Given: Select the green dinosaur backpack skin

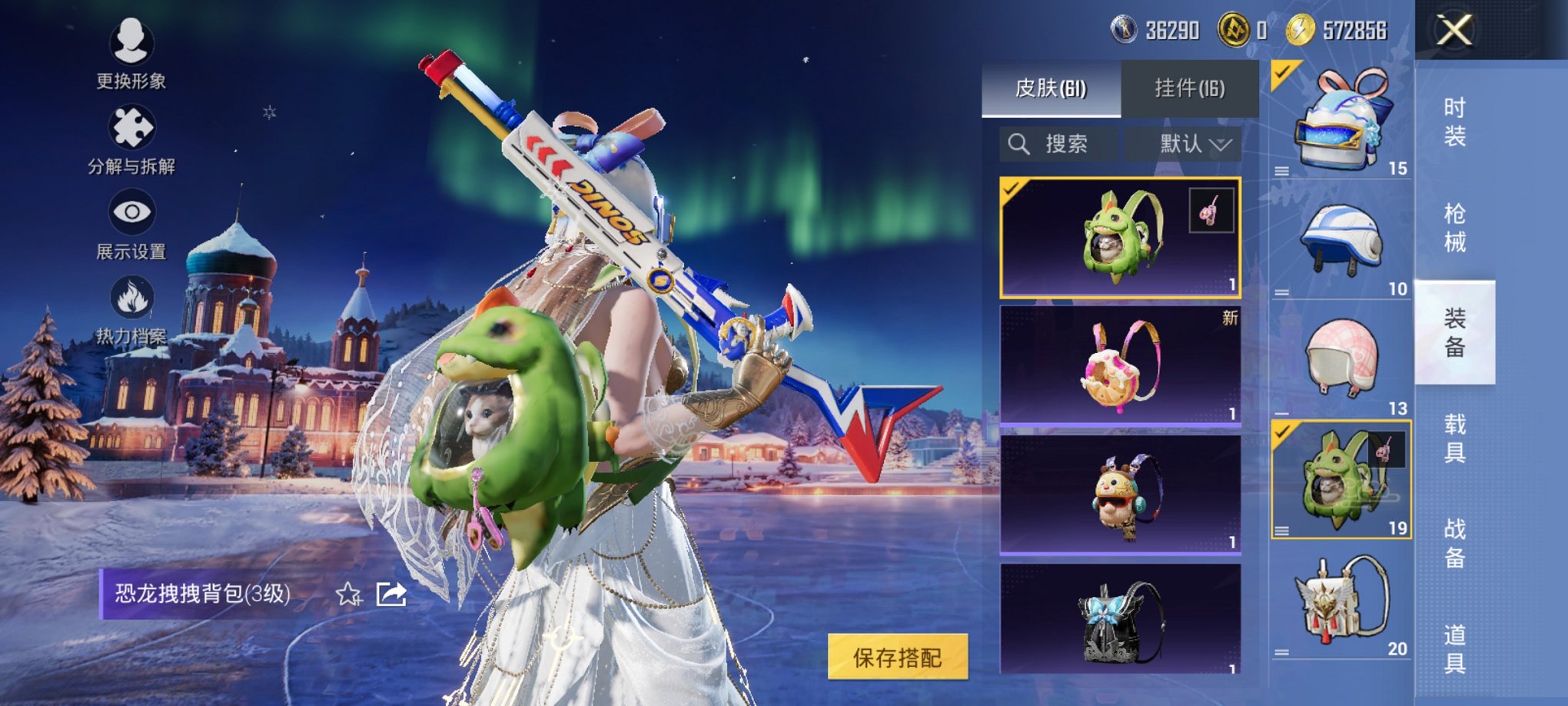Looking at the screenshot, I should tap(1119, 238).
